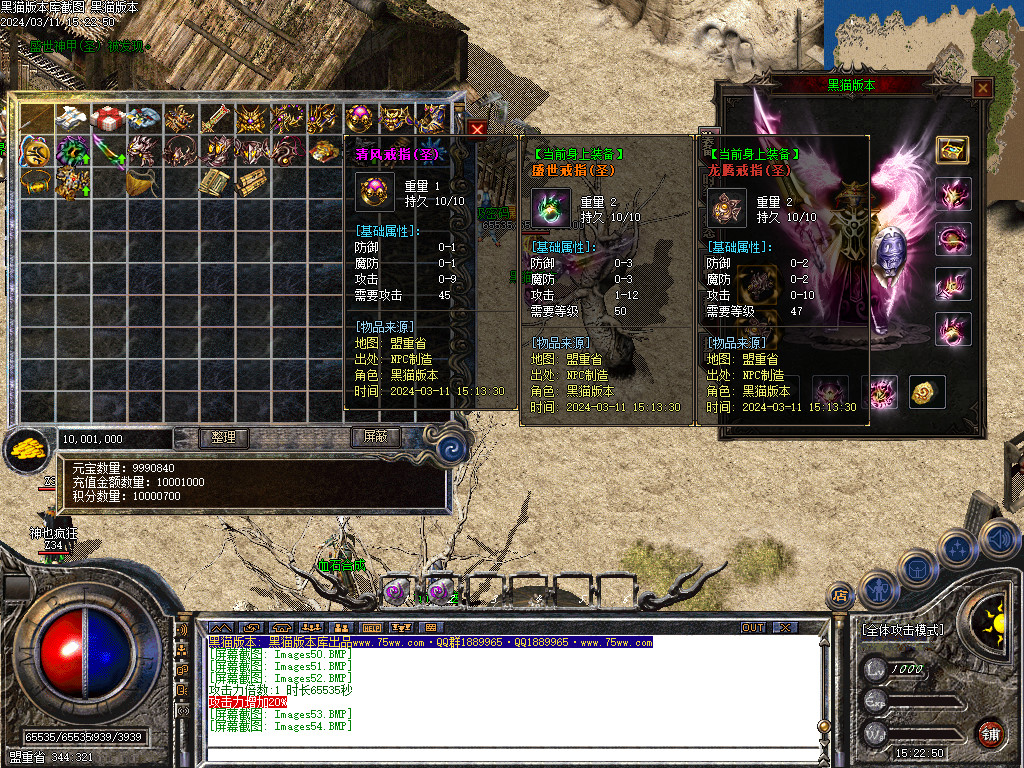Click the 铺 stall button

click(x=989, y=734)
